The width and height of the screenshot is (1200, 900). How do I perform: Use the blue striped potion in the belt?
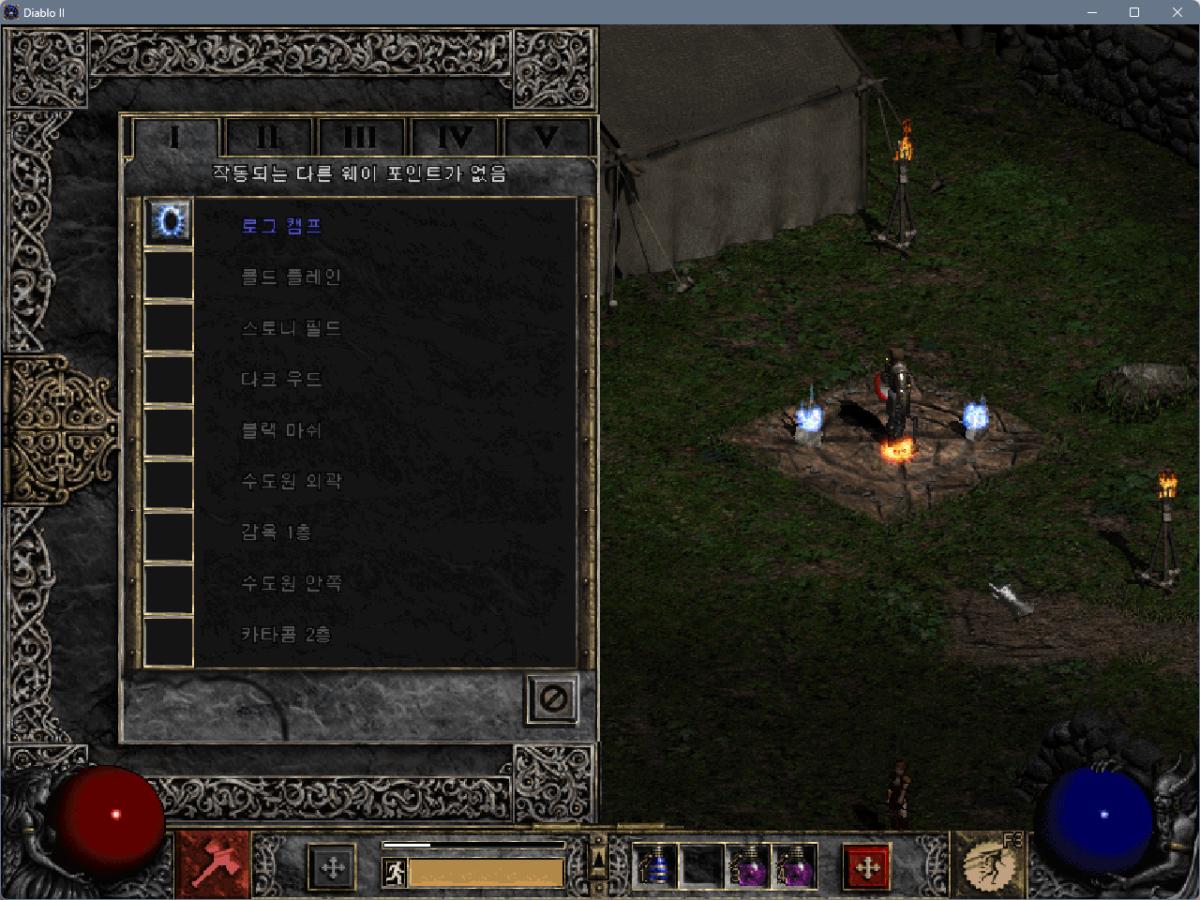656,866
